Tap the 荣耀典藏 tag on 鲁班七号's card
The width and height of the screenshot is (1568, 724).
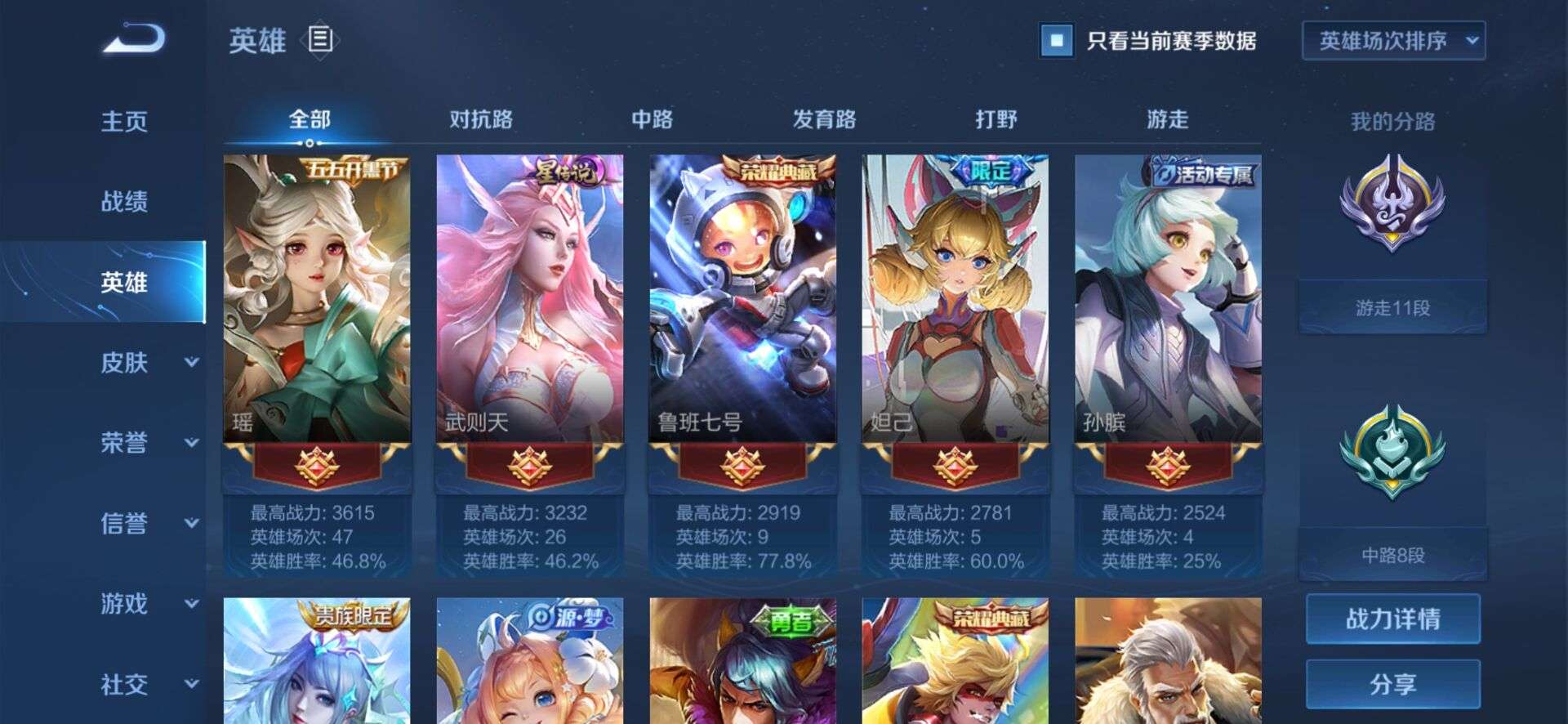(777, 170)
